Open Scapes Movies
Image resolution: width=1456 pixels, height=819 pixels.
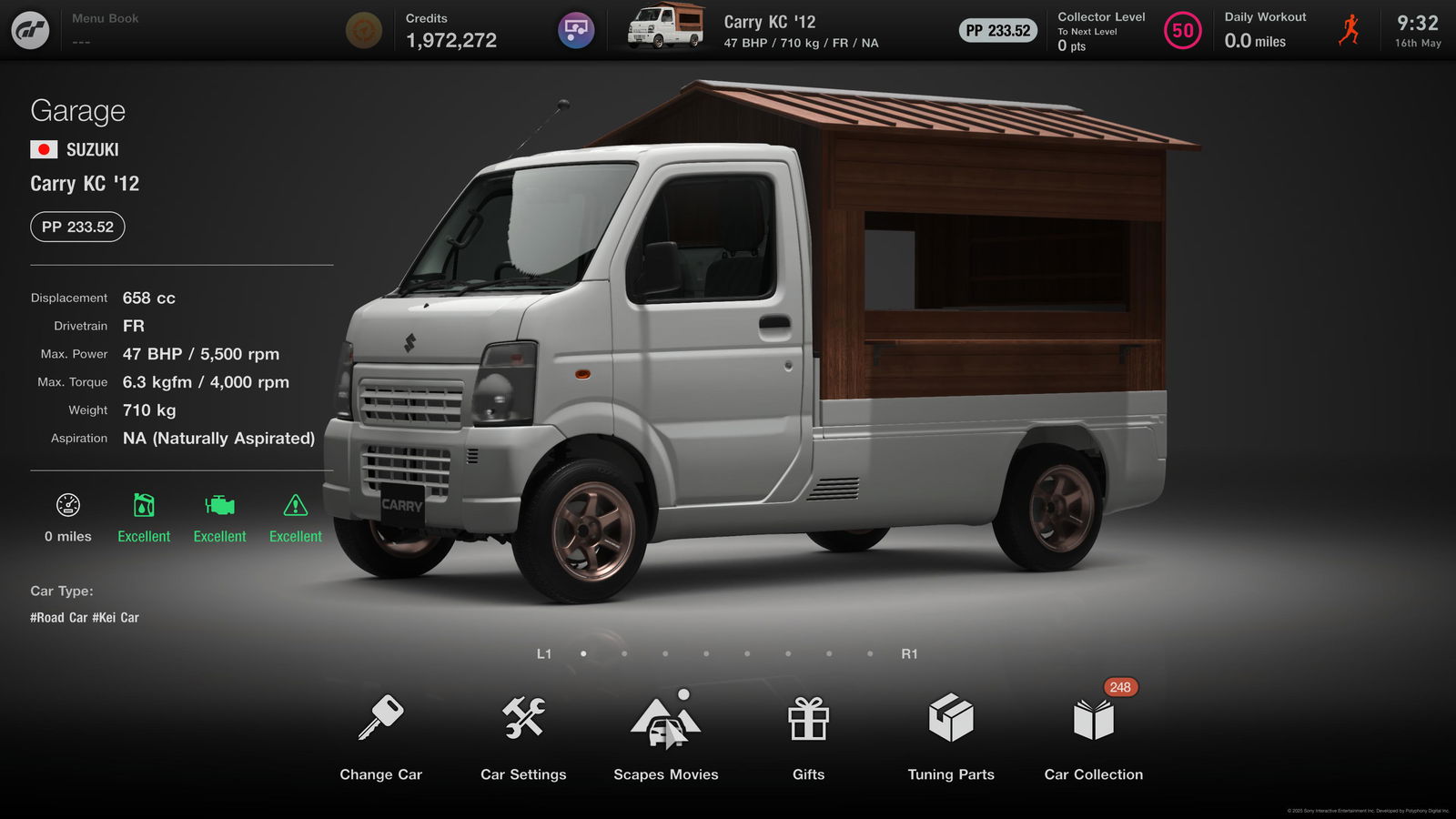tap(664, 719)
